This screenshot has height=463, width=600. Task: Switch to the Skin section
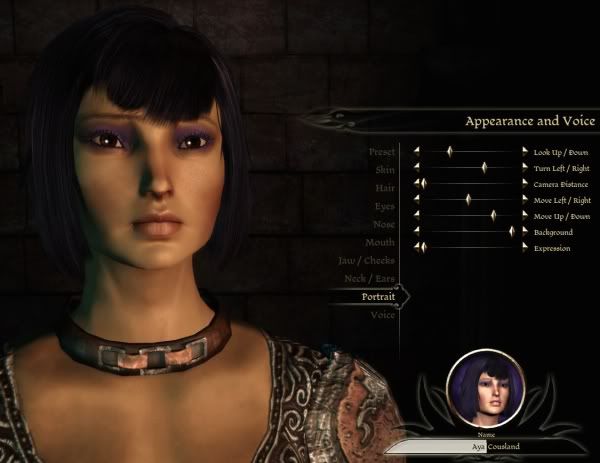(x=384, y=169)
